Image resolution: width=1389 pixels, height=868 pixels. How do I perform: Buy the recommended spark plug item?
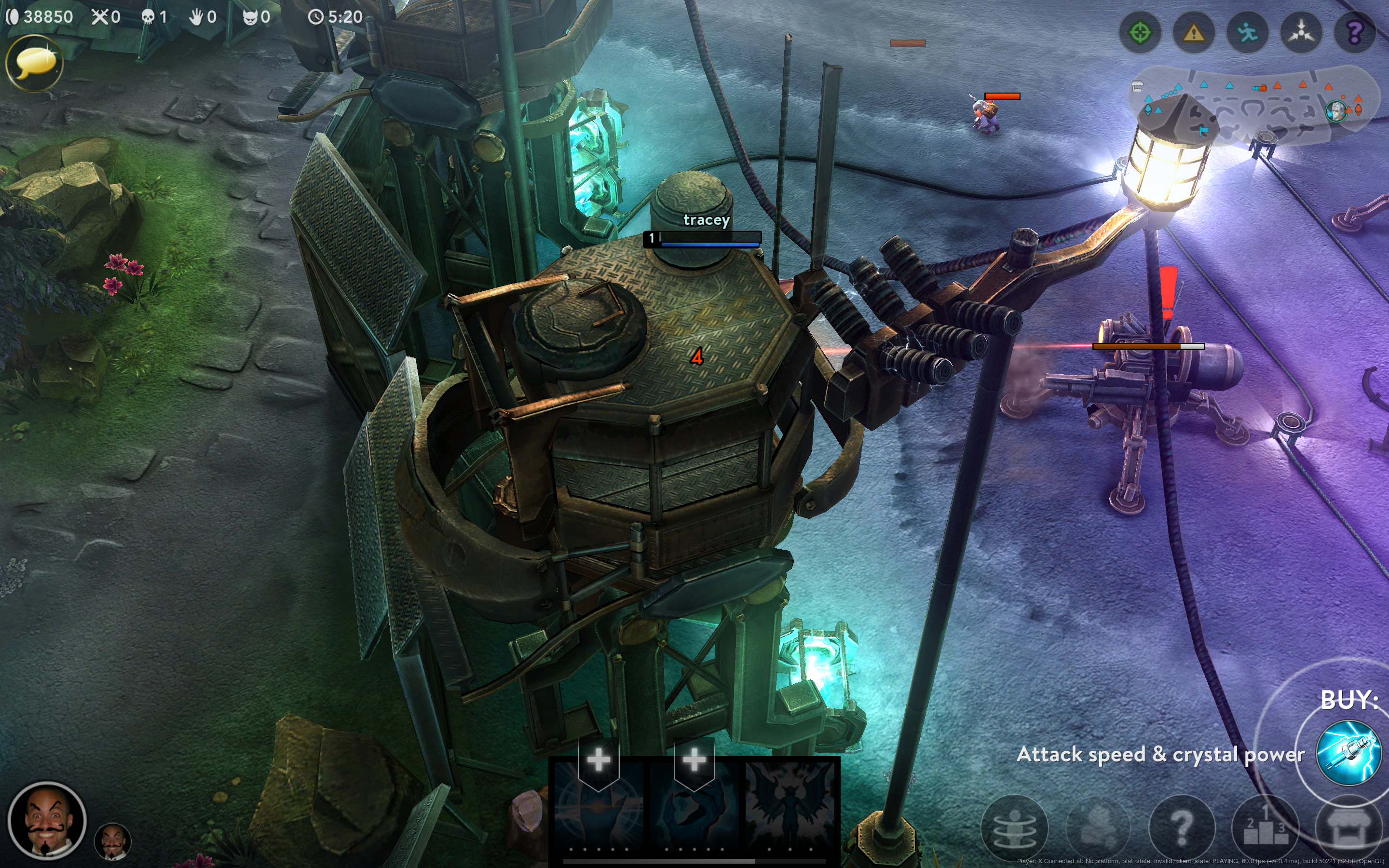tap(1348, 753)
